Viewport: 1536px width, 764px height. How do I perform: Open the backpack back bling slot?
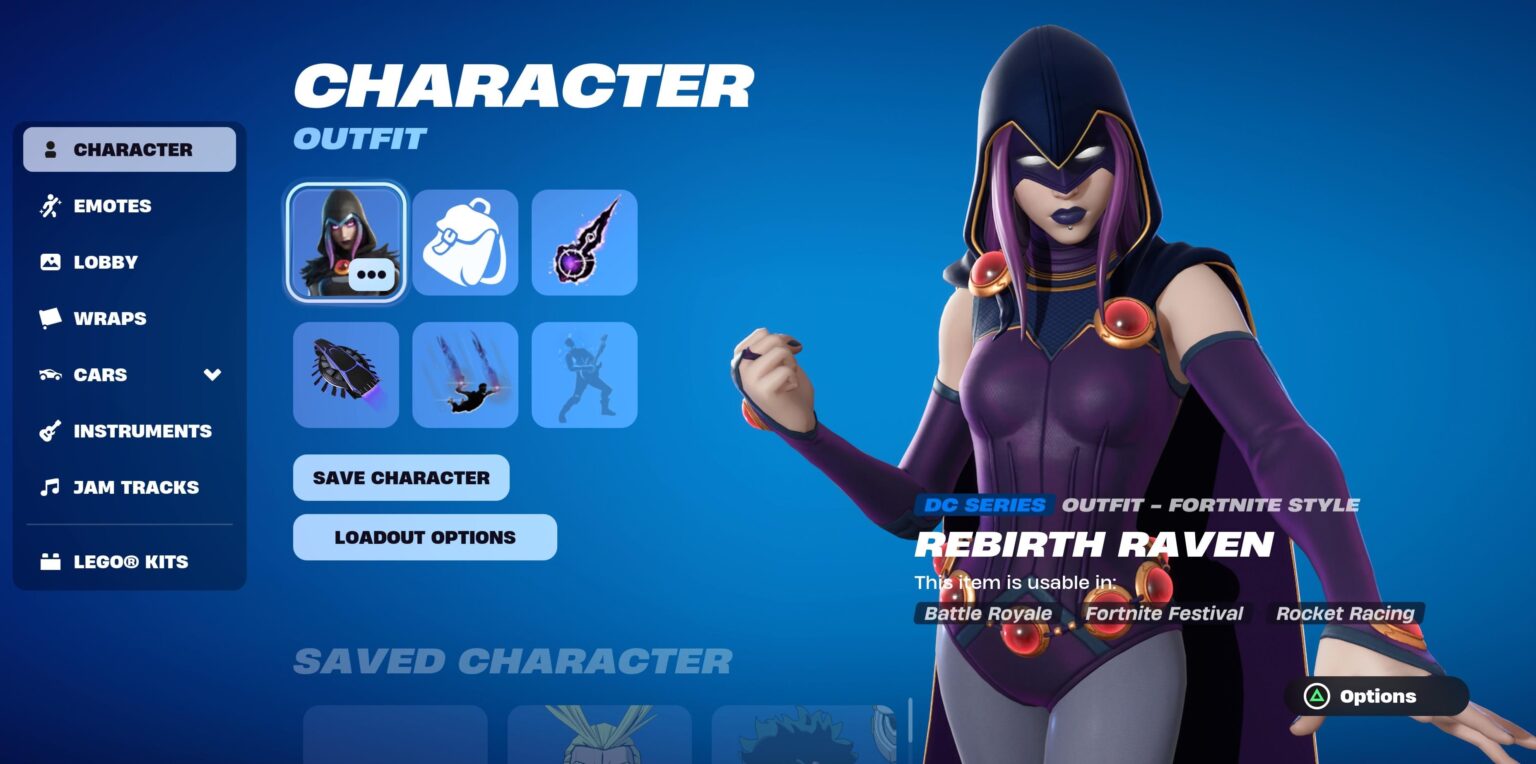point(465,243)
